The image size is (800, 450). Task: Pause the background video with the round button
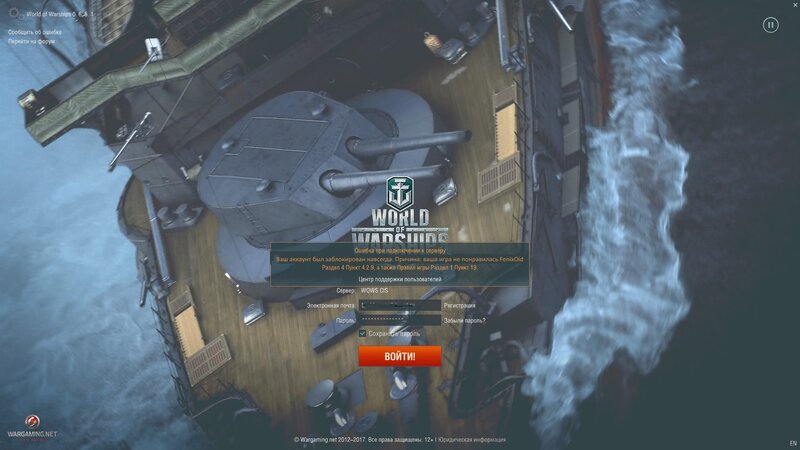point(770,25)
